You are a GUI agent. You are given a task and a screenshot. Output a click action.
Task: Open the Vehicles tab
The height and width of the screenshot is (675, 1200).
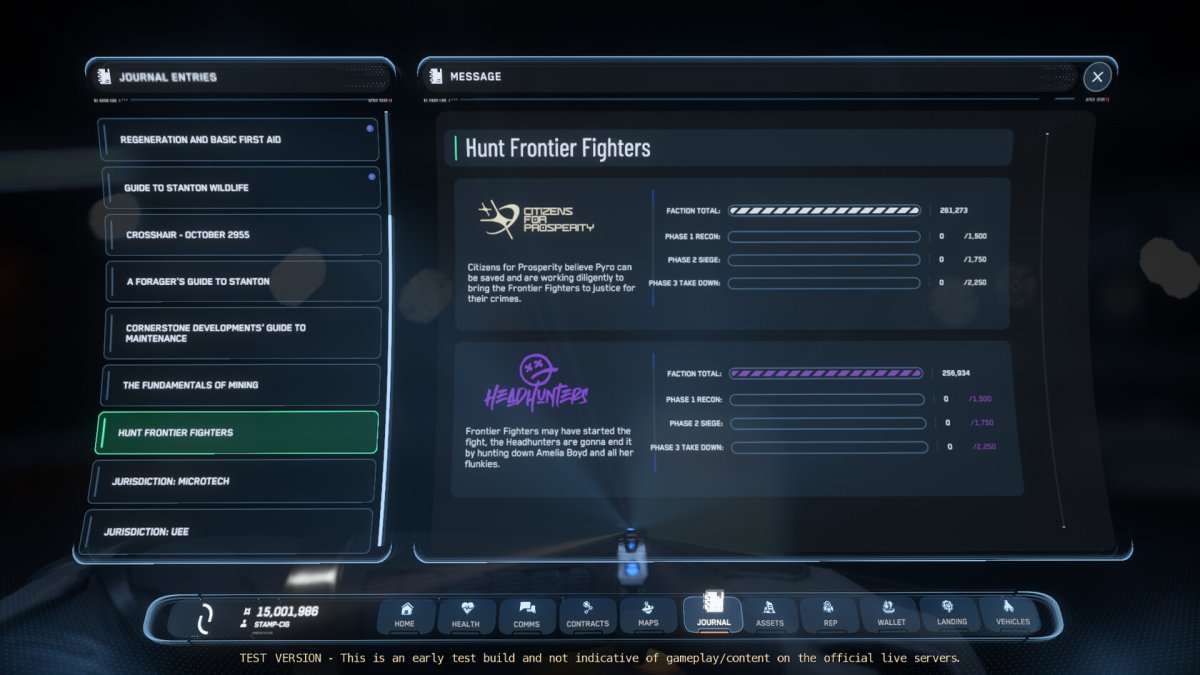[1012, 615]
